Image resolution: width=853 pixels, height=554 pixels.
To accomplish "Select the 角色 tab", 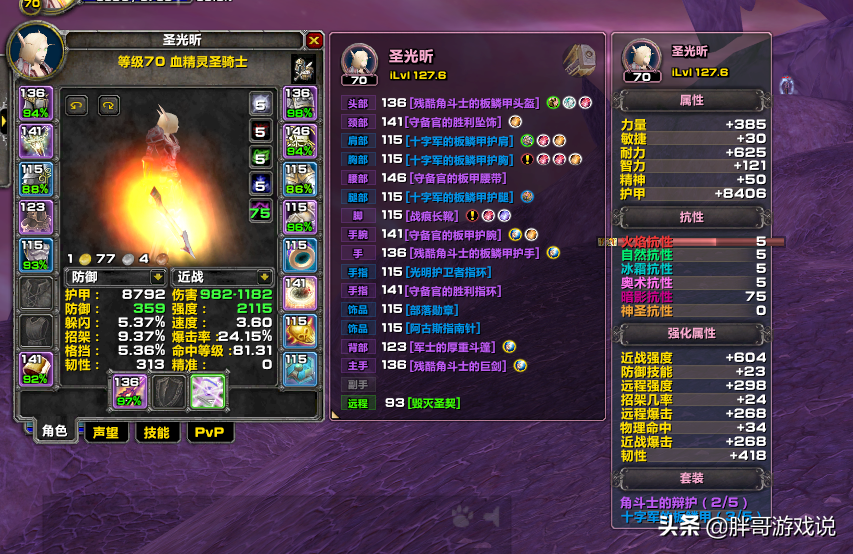I will tap(54, 432).
